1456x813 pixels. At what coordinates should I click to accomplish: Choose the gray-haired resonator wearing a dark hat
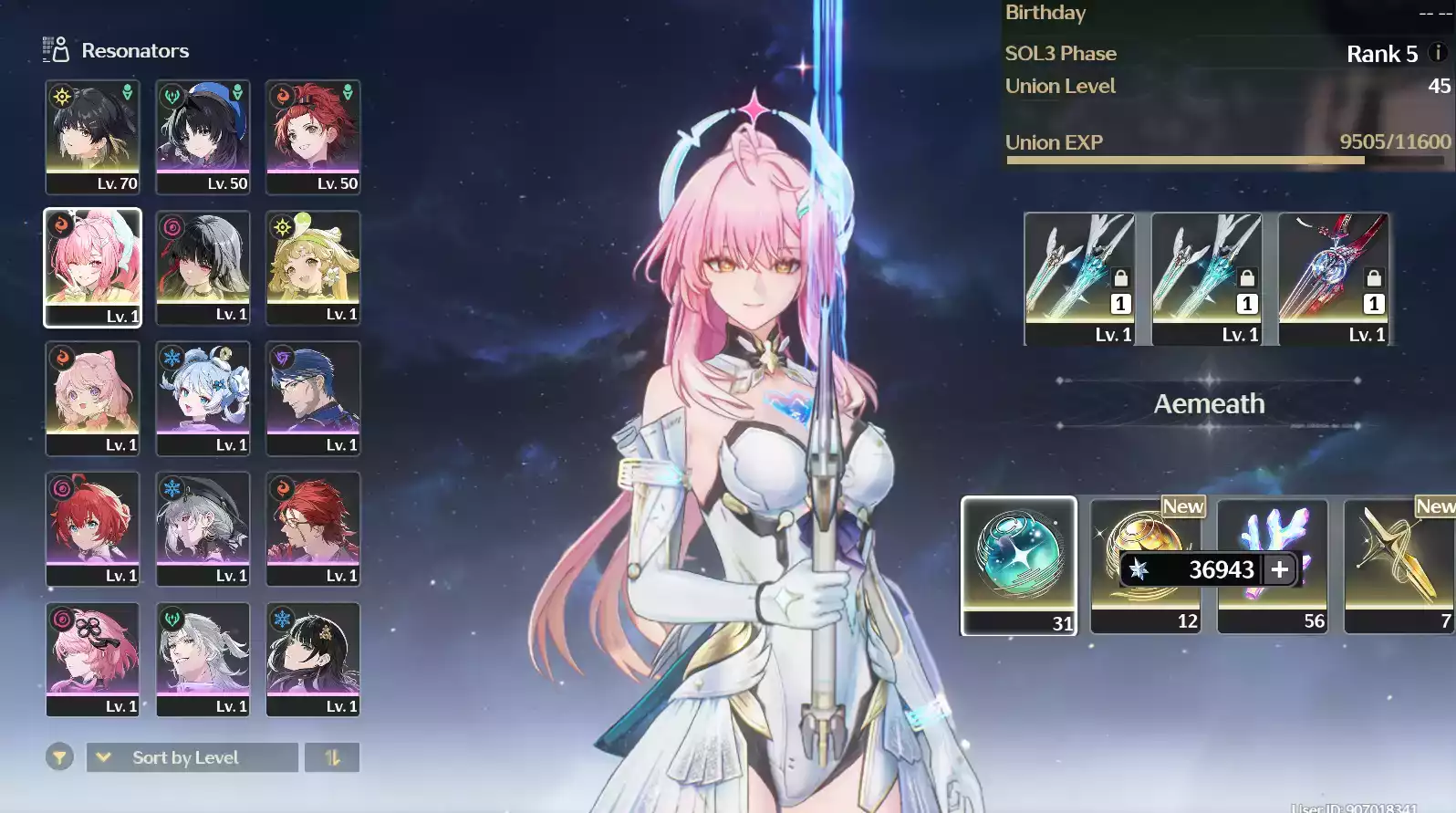(x=203, y=527)
